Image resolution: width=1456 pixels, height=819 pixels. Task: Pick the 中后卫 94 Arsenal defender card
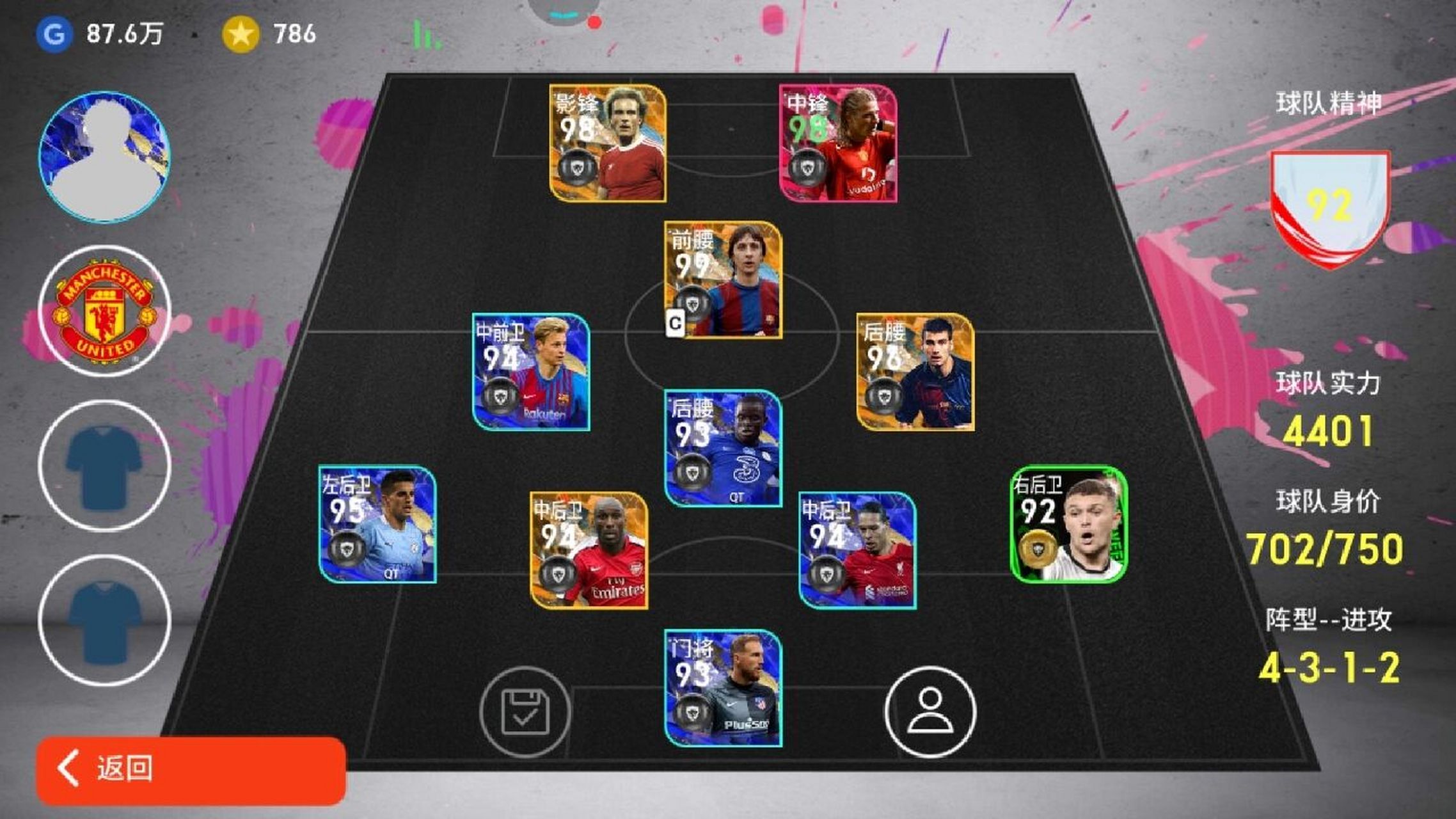coord(589,550)
